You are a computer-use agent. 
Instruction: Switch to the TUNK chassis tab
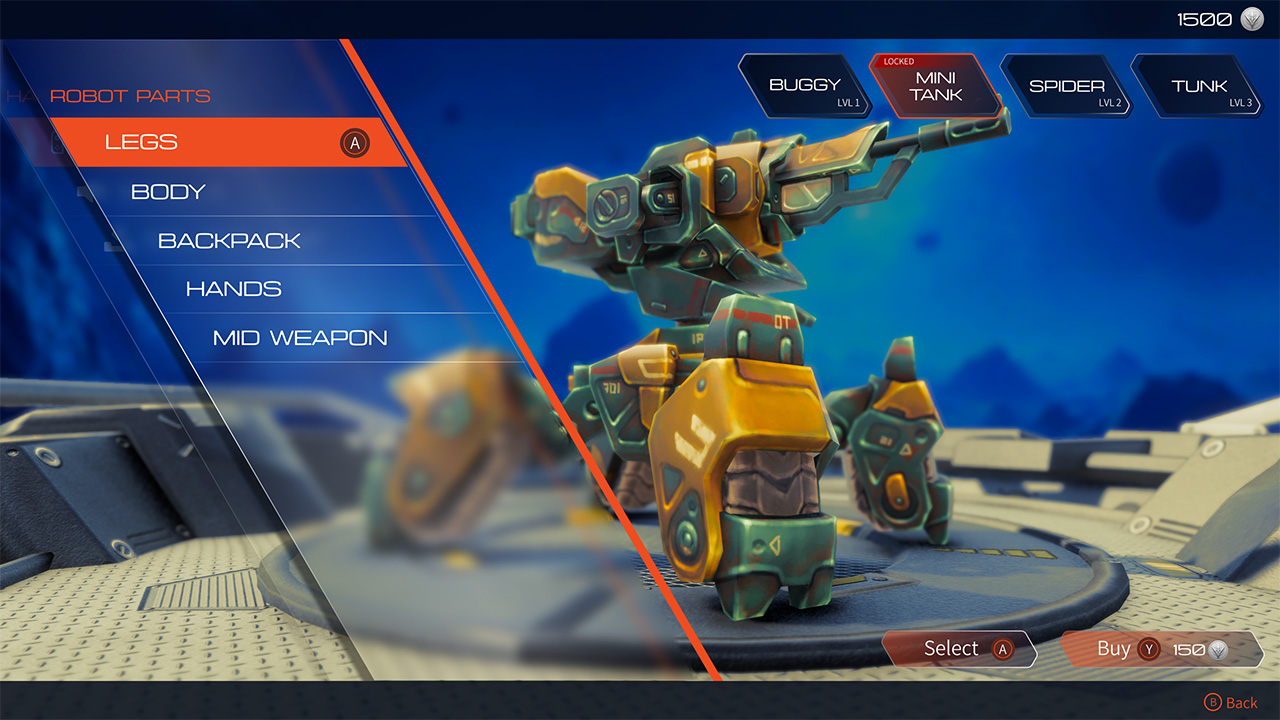[1198, 85]
